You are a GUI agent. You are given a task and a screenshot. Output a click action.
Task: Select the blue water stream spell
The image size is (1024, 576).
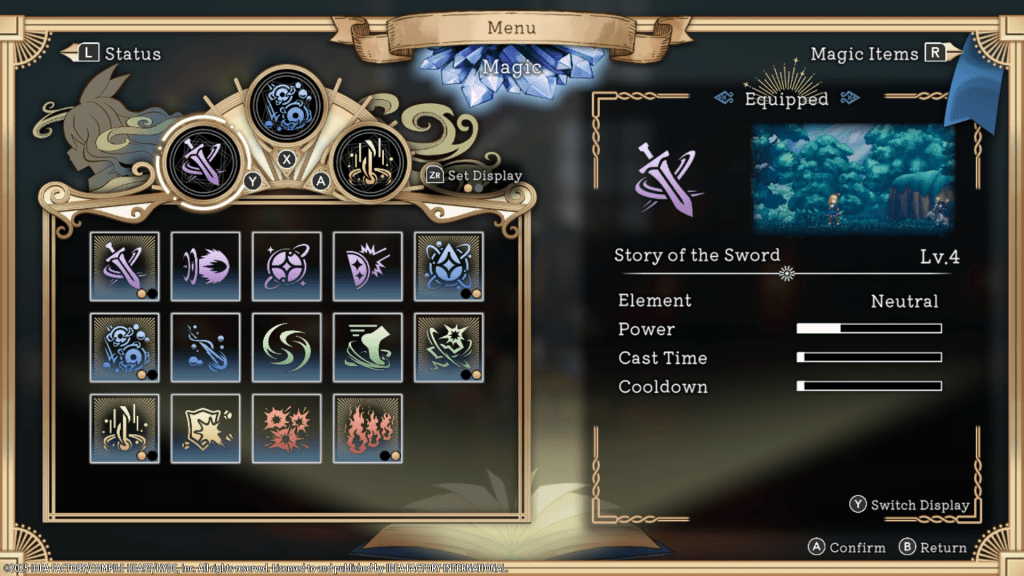[x=205, y=347]
